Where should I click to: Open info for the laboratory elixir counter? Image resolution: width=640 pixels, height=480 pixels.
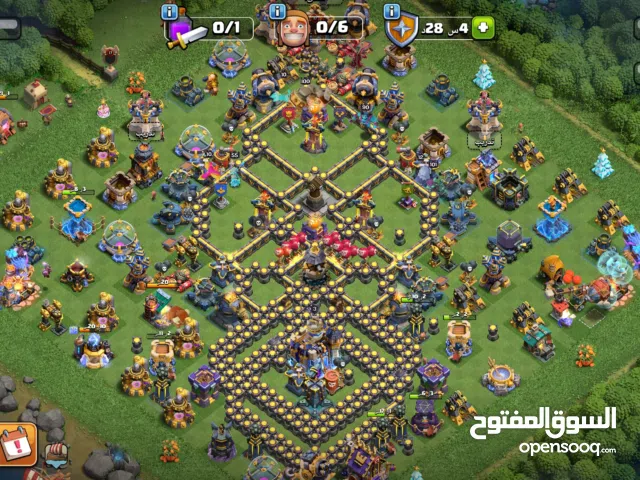(x=169, y=13)
